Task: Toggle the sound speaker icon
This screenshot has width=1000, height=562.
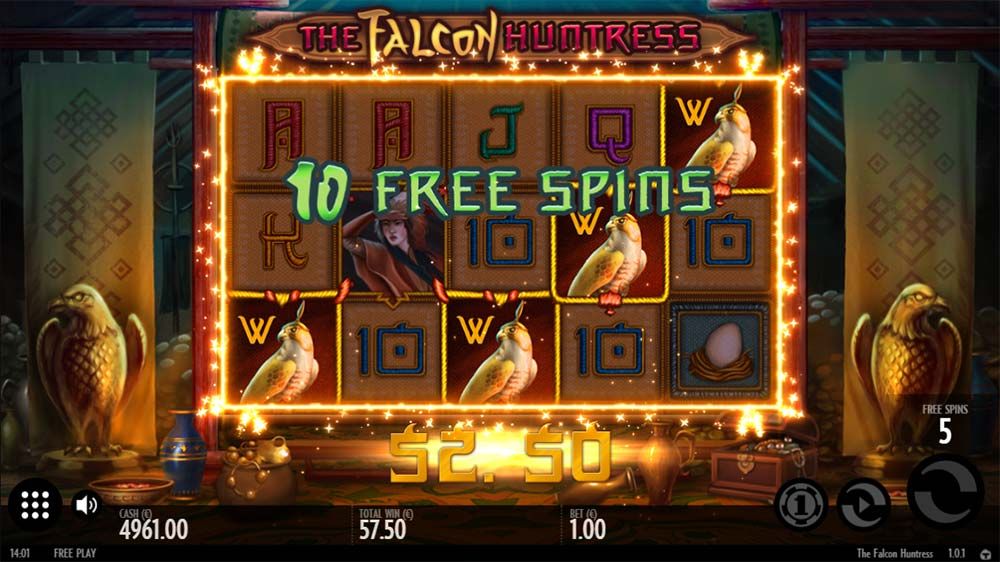Action: coord(86,505)
